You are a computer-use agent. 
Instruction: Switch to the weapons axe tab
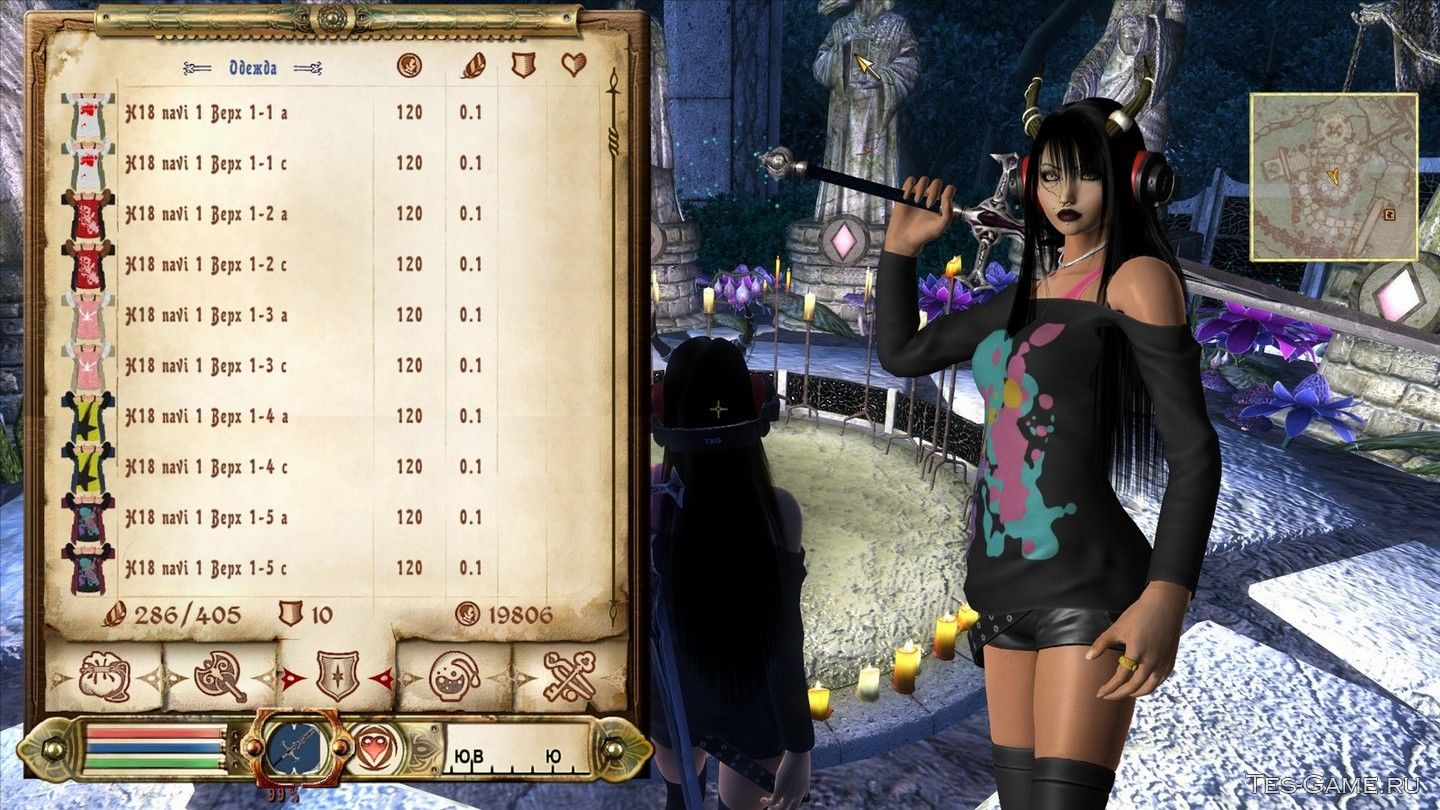[x=220, y=678]
